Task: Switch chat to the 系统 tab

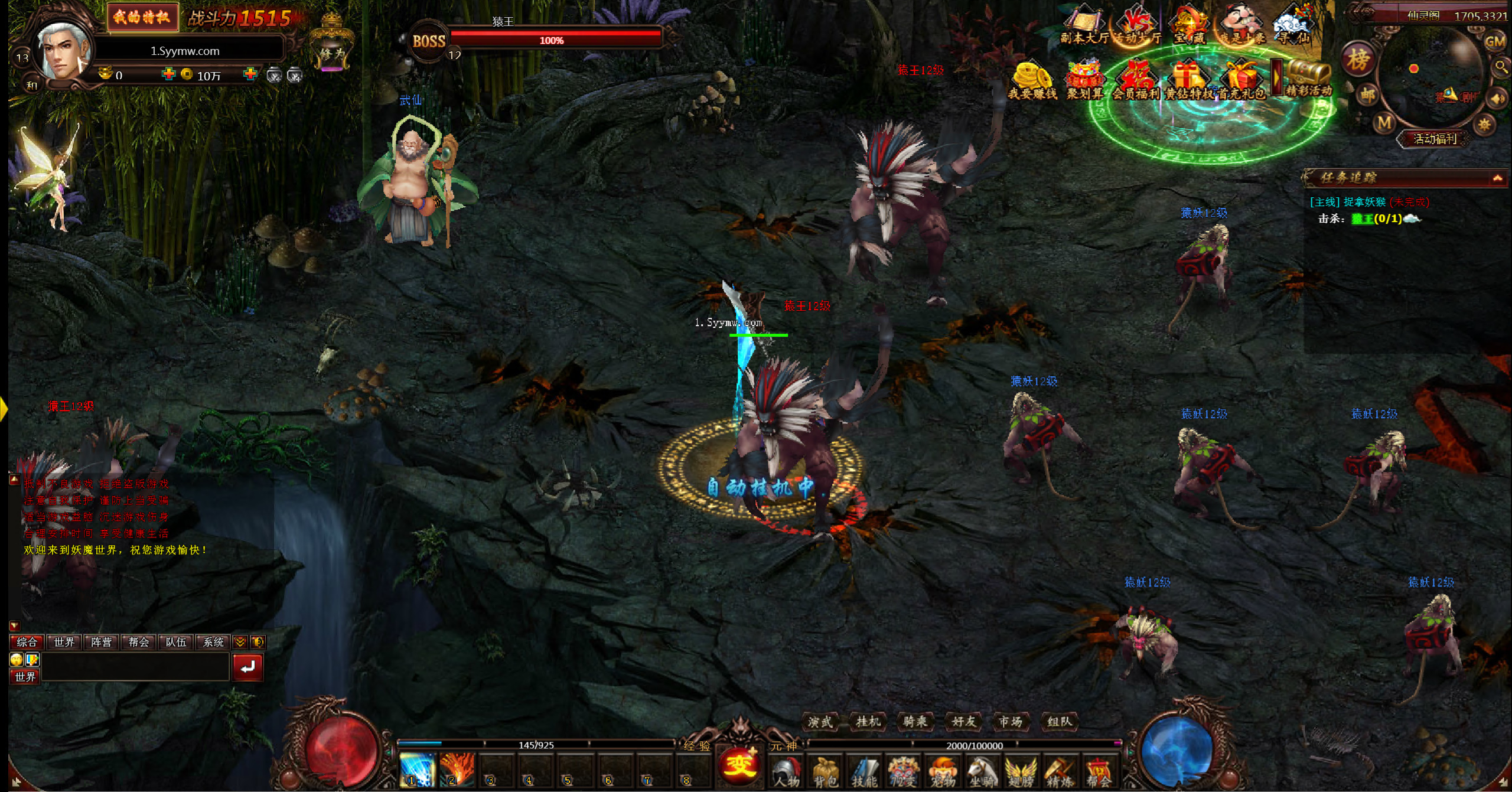Action: [213, 642]
